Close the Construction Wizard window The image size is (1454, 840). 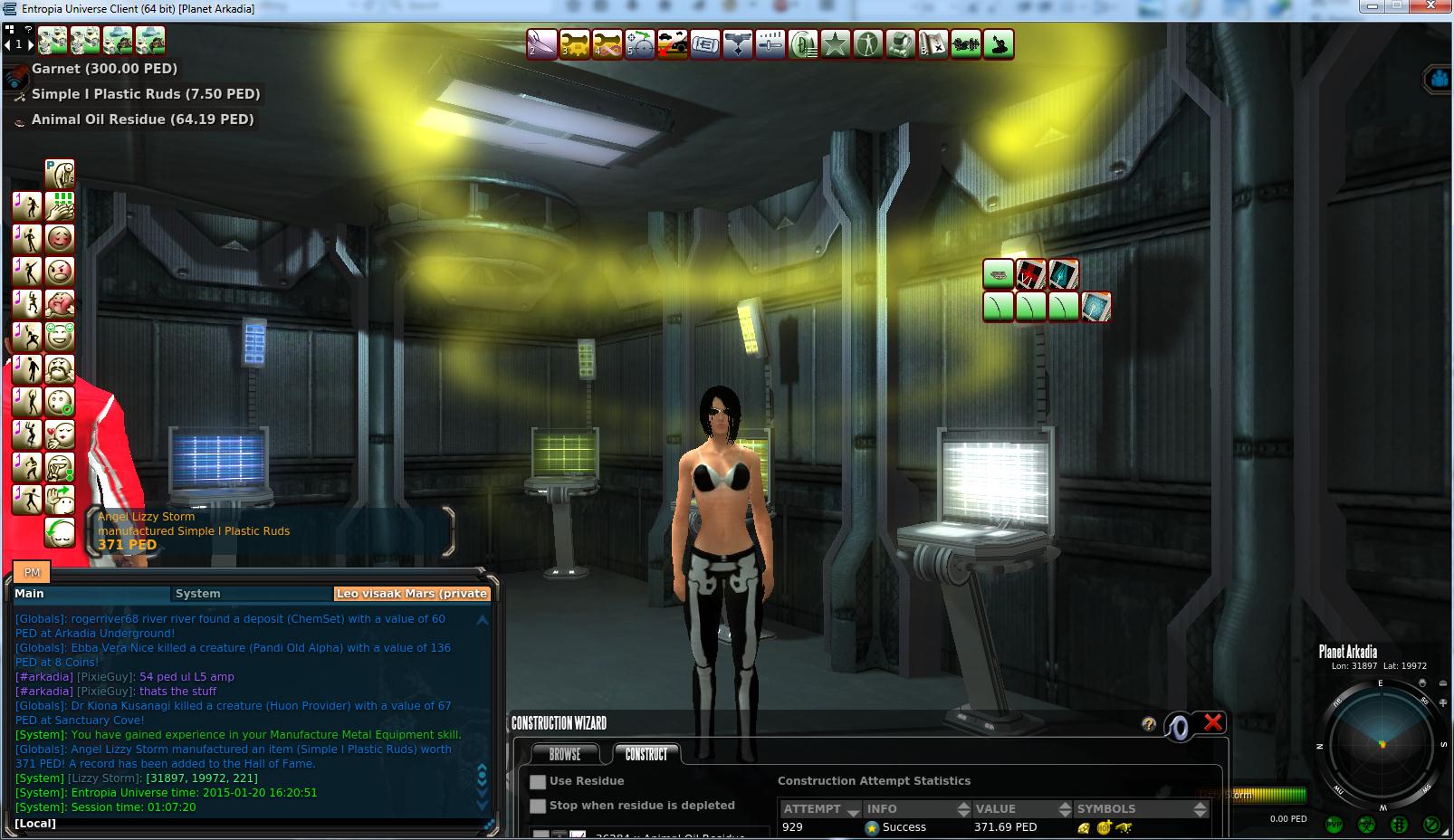pos(1213,722)
